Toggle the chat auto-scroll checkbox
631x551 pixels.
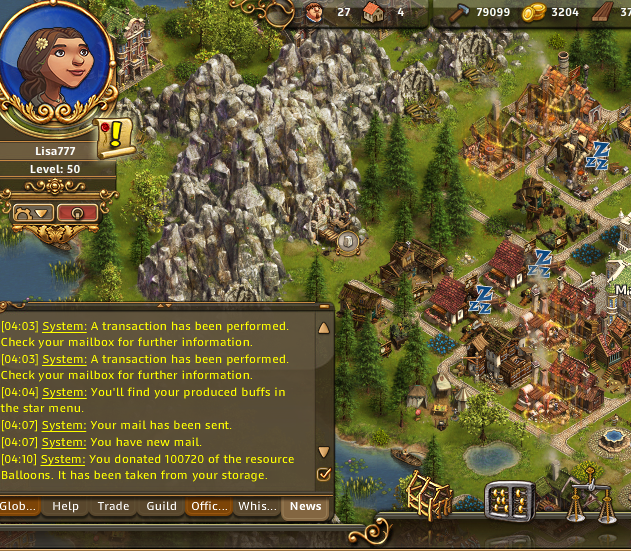click(x=323, y=474)
